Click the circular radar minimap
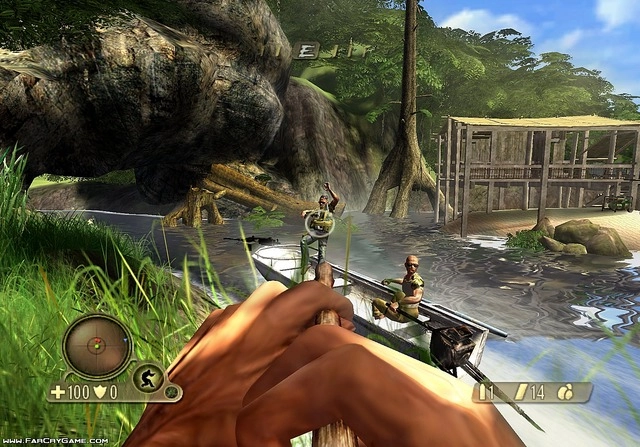The image size is (640, 447). tap(97, 346)
